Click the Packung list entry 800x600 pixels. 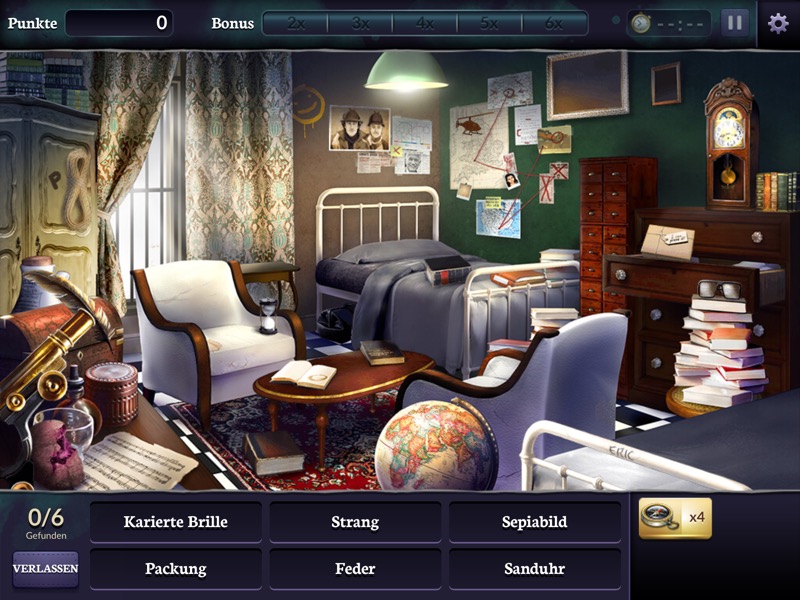pos(176,569)
